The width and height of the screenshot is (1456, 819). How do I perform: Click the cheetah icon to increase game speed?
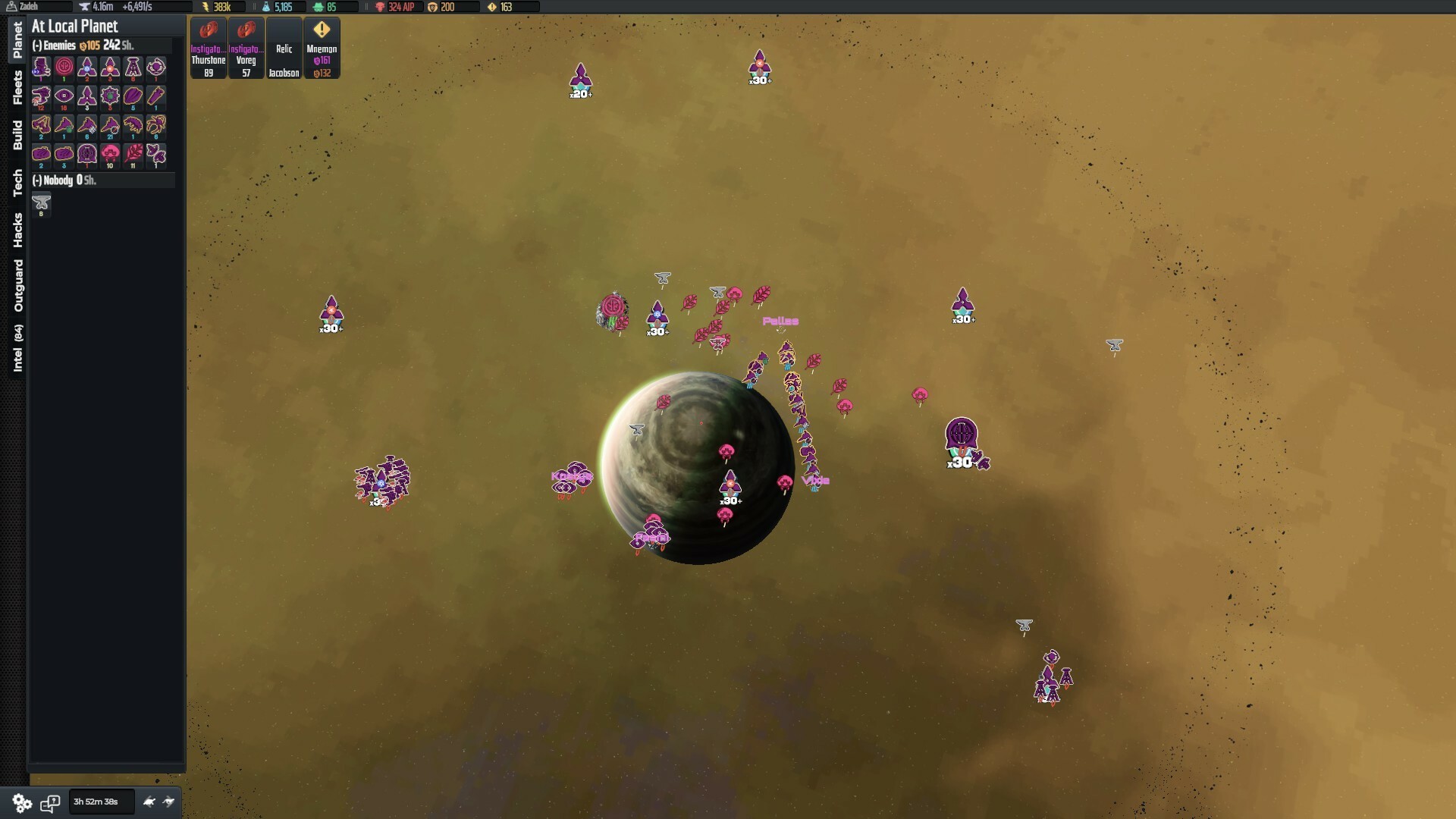(168, 802)
